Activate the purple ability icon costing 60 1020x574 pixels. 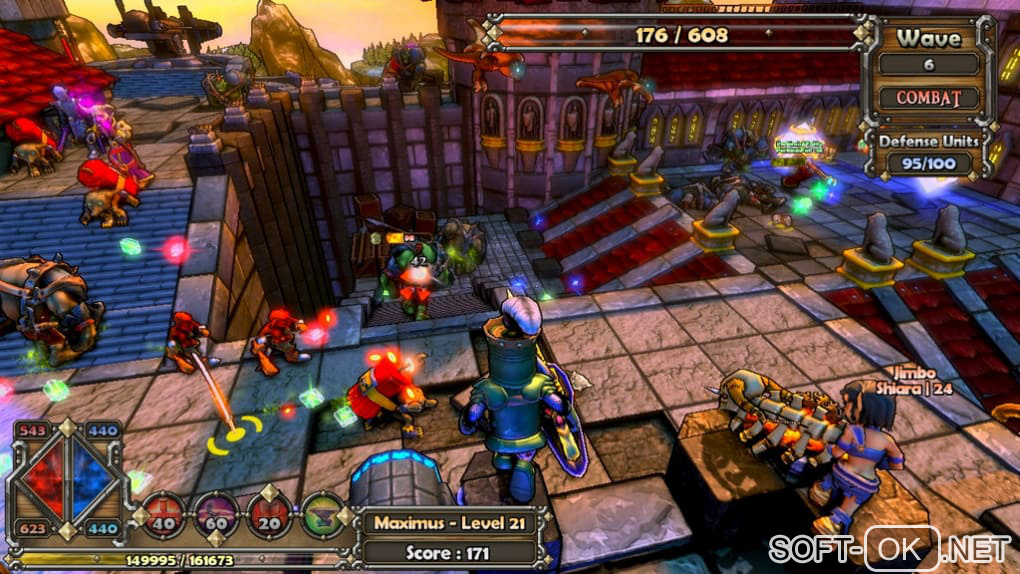coord(215,512)
